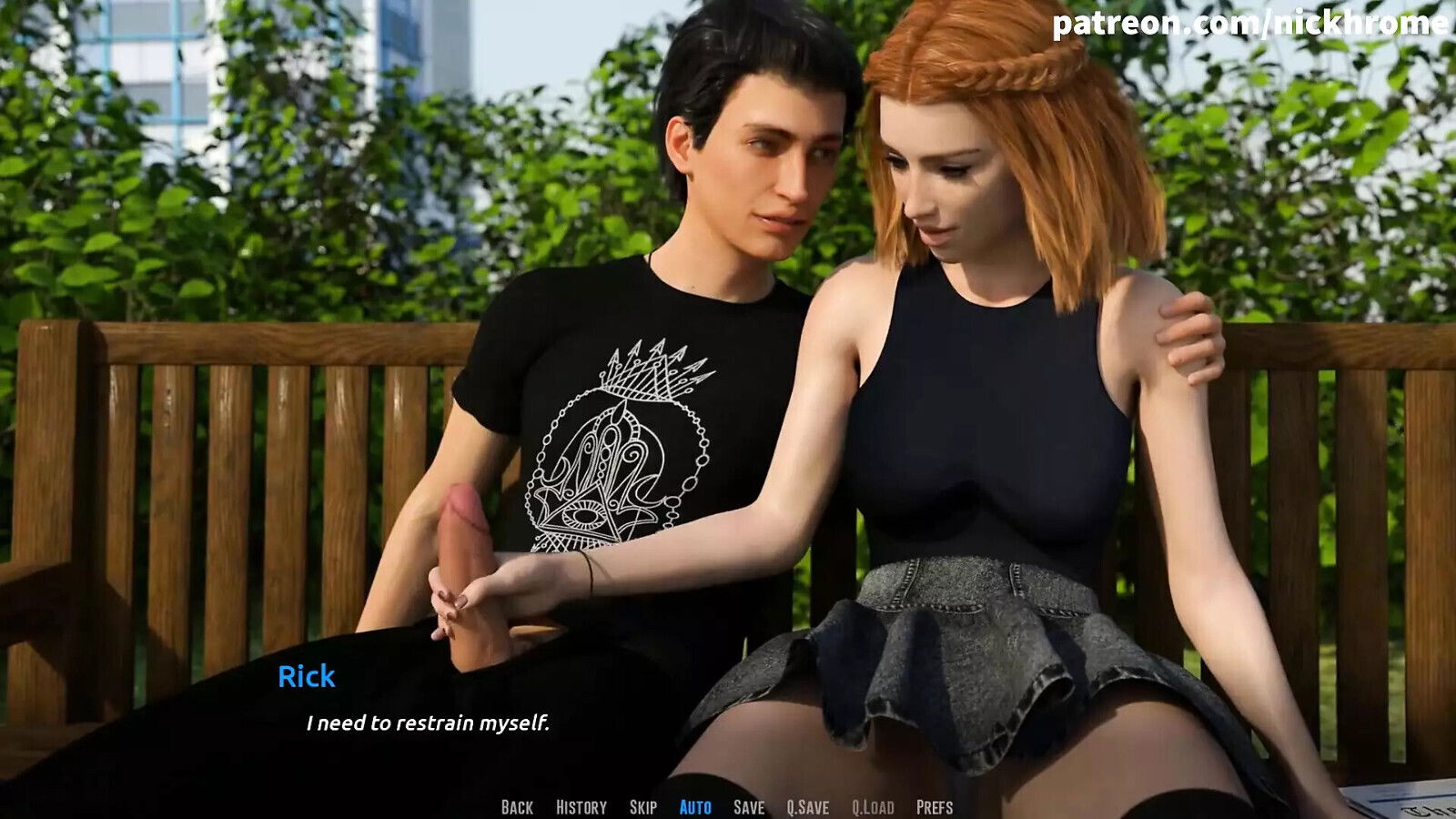Viewport: 1456px width, 819px height.
Task: Open preferences to adjust game options
Action: pyautogui.click(x=934, y=804)
